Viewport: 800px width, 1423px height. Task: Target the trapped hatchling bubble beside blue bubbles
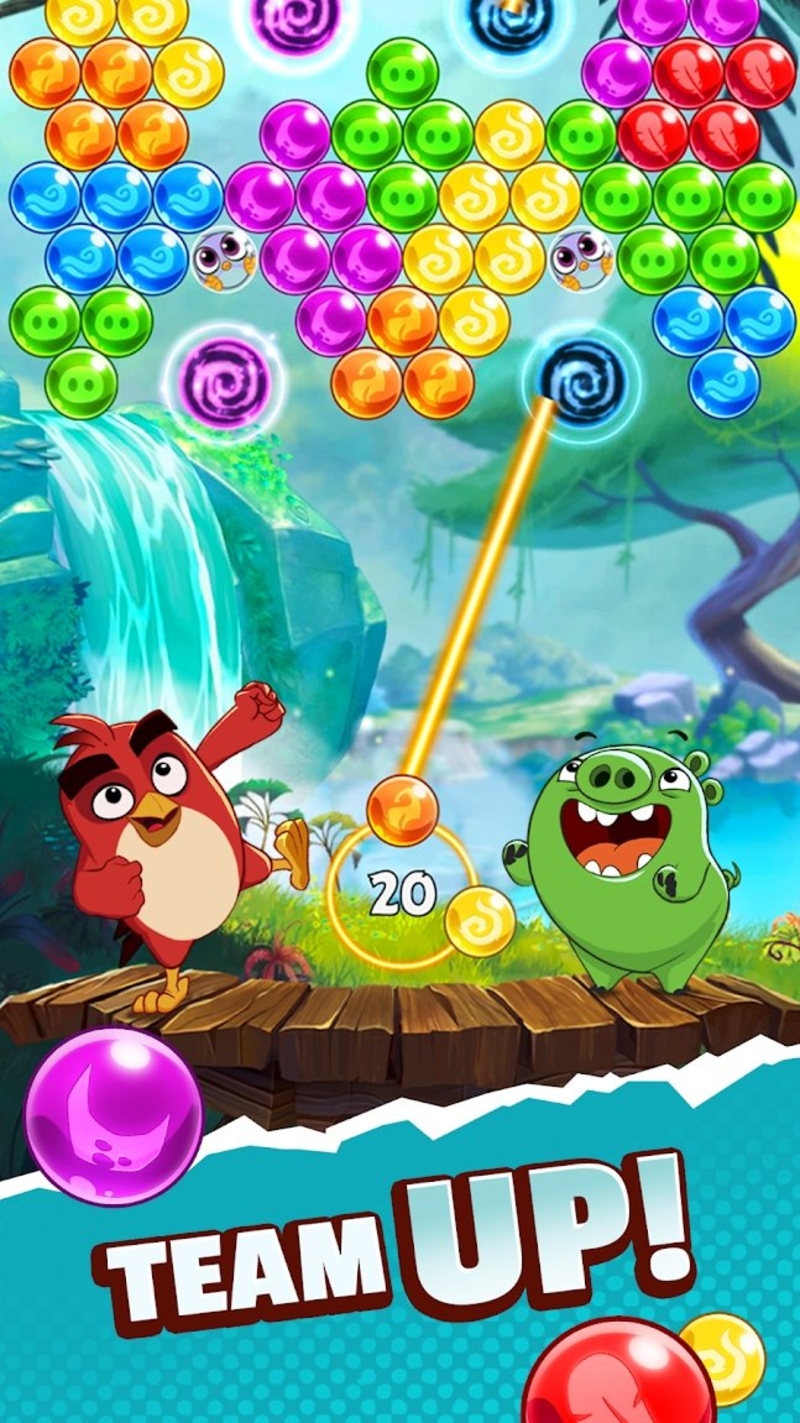coord(224,259)
